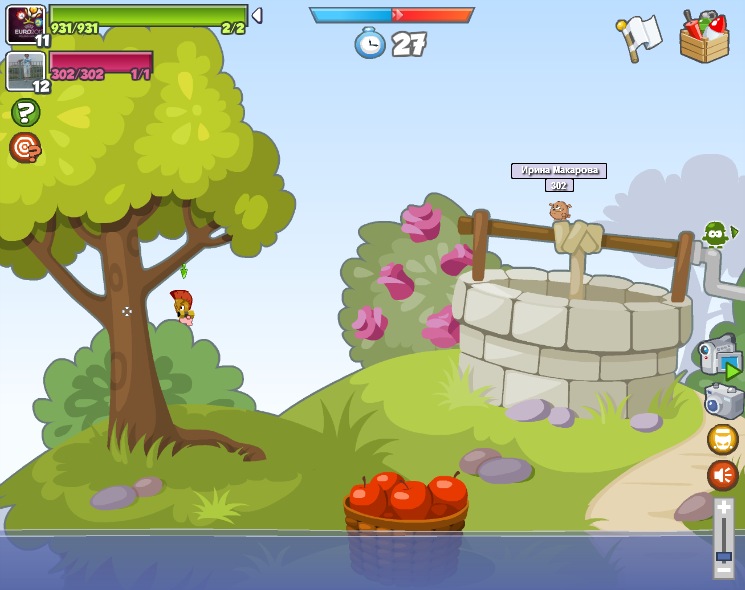Open the weapons crate
Image resolution: width=745 pixels, height=590 pixels.
click(704, 37)
